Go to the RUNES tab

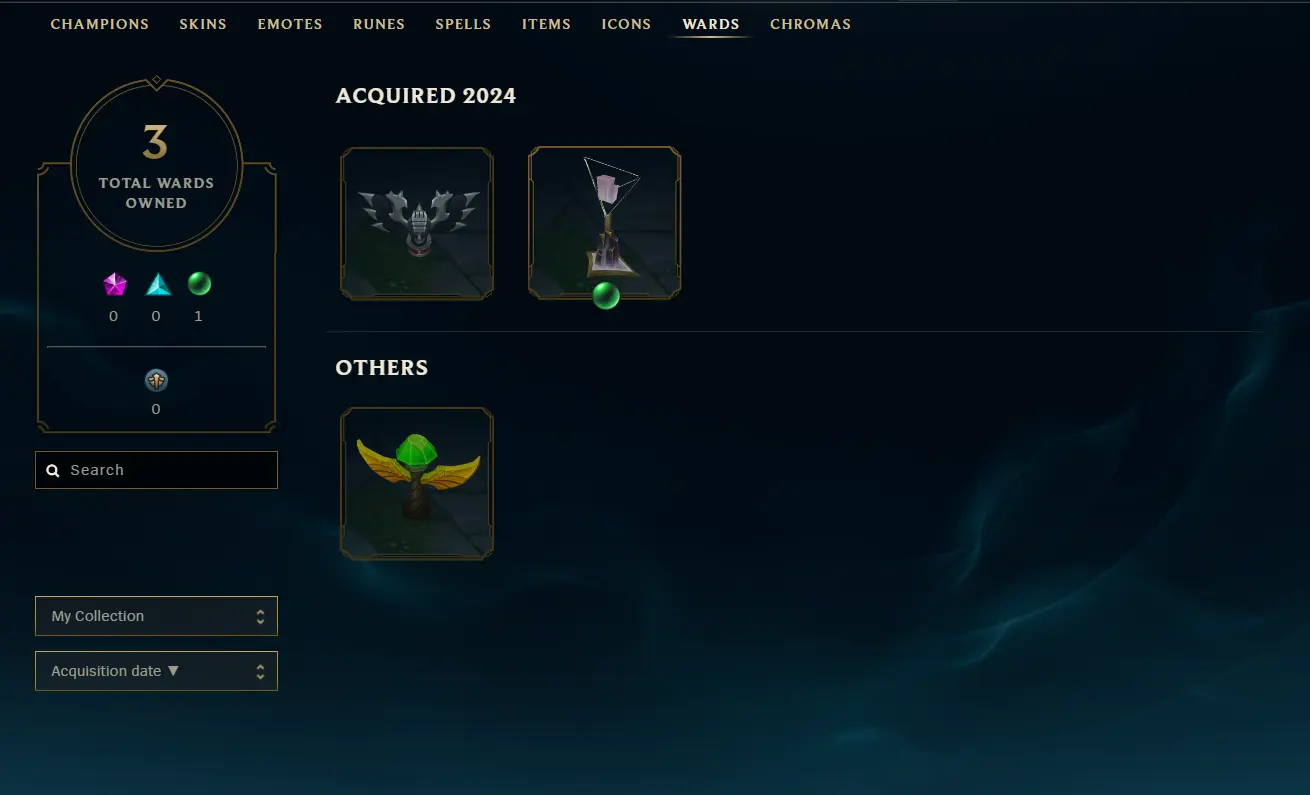378,24
